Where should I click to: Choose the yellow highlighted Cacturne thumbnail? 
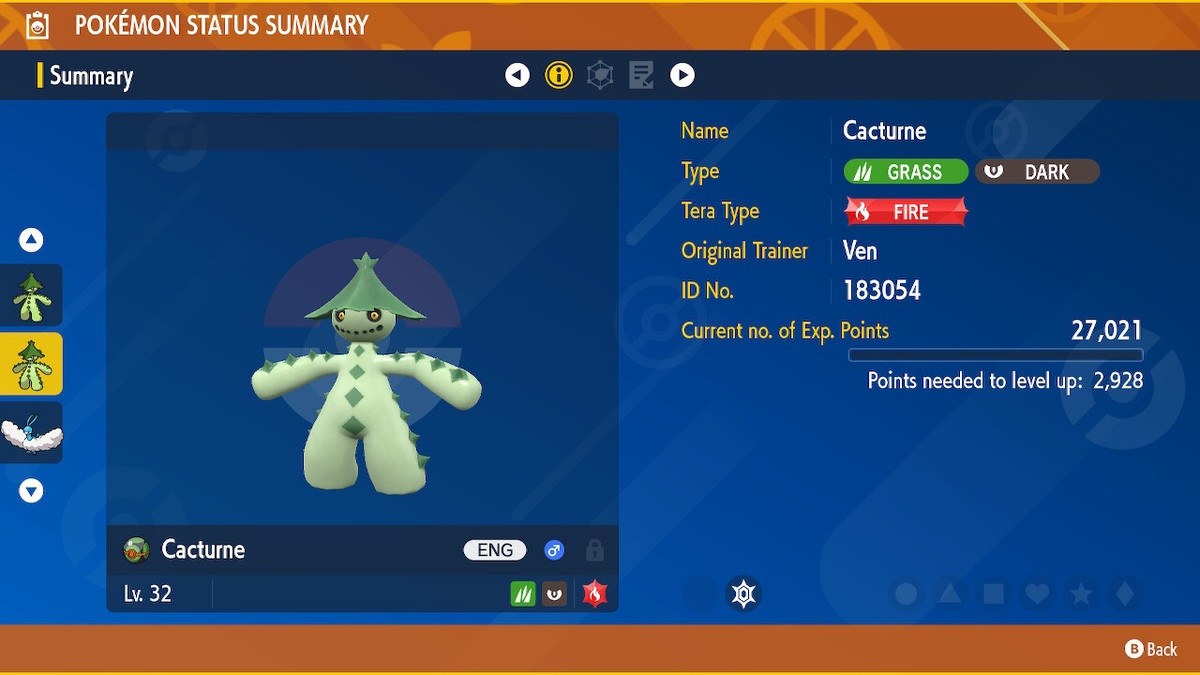(x=31, y=364)
